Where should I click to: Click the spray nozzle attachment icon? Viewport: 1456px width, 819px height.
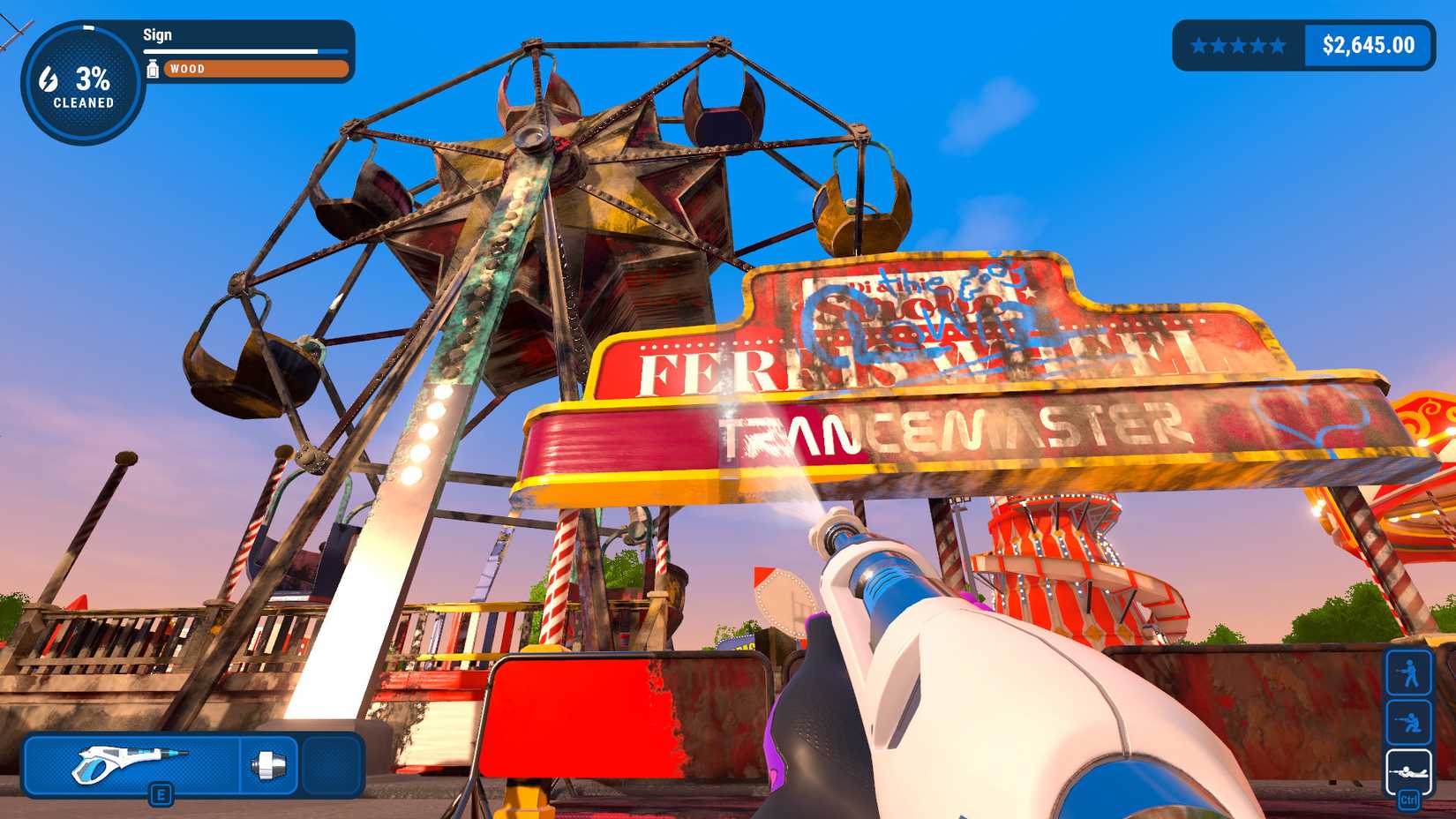269,766
